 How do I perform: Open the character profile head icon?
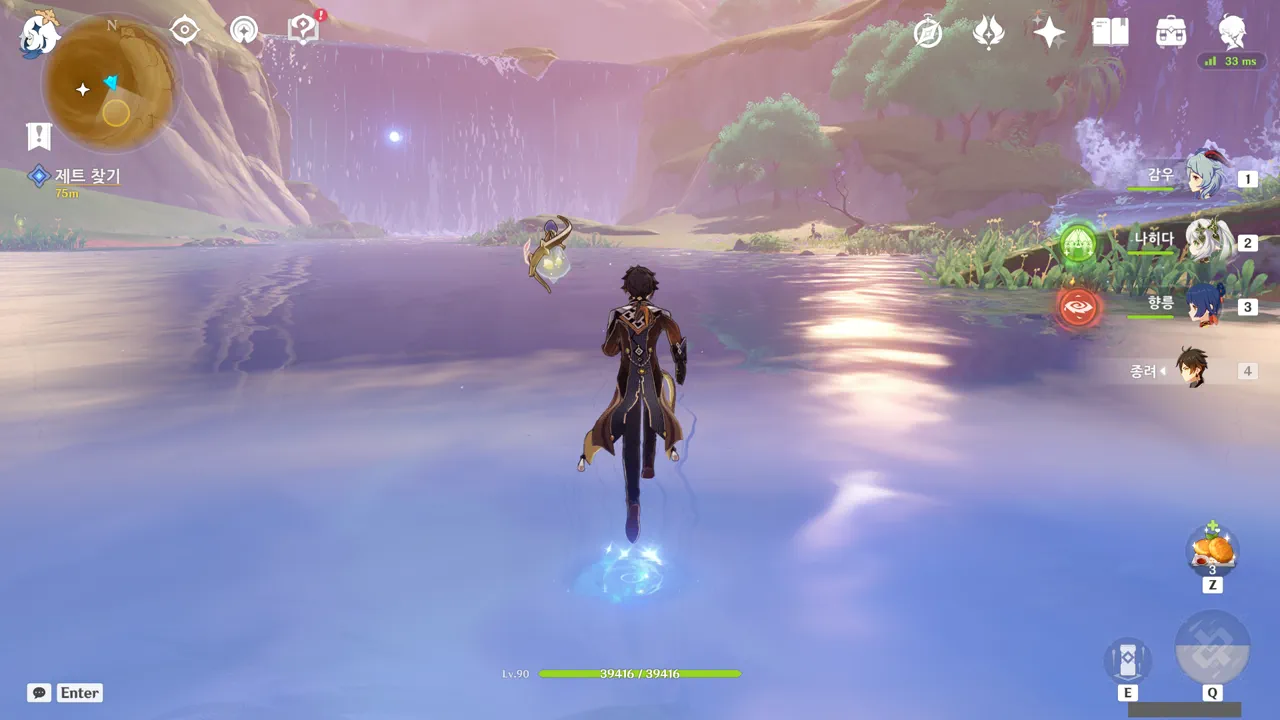tap(1232, 32)
